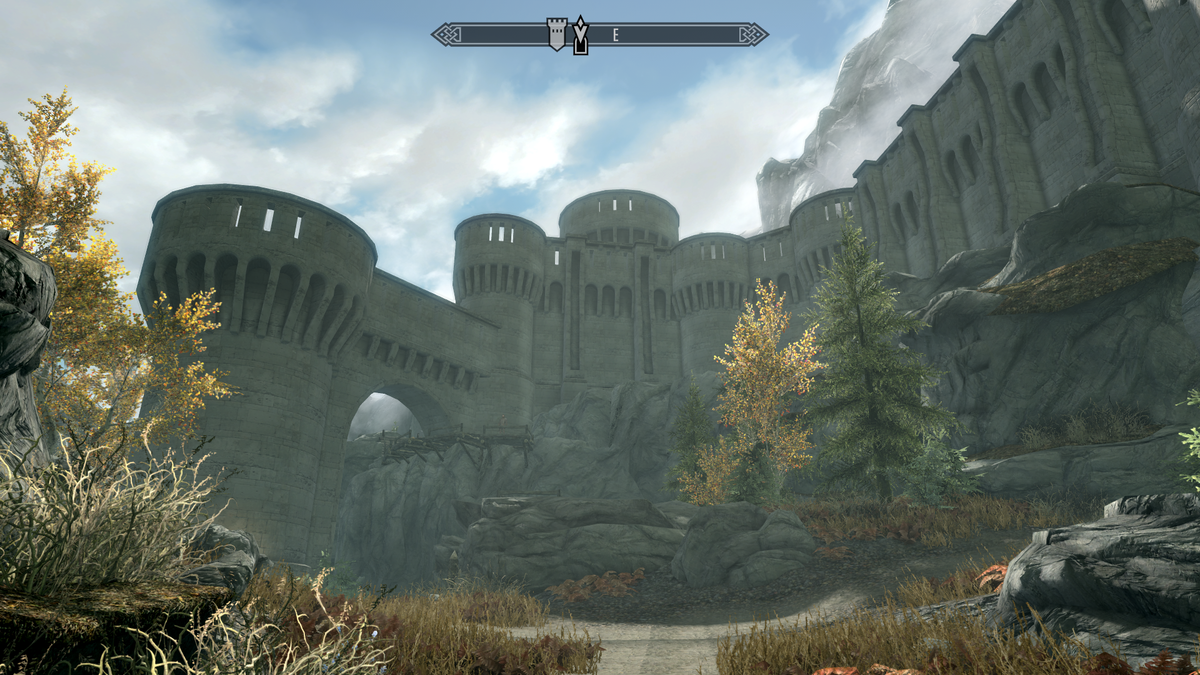The width and height of the screenshot is (1200, 675).
Task: Select the quest arrow marker on the compass
Action: click(x=580, y=35)
